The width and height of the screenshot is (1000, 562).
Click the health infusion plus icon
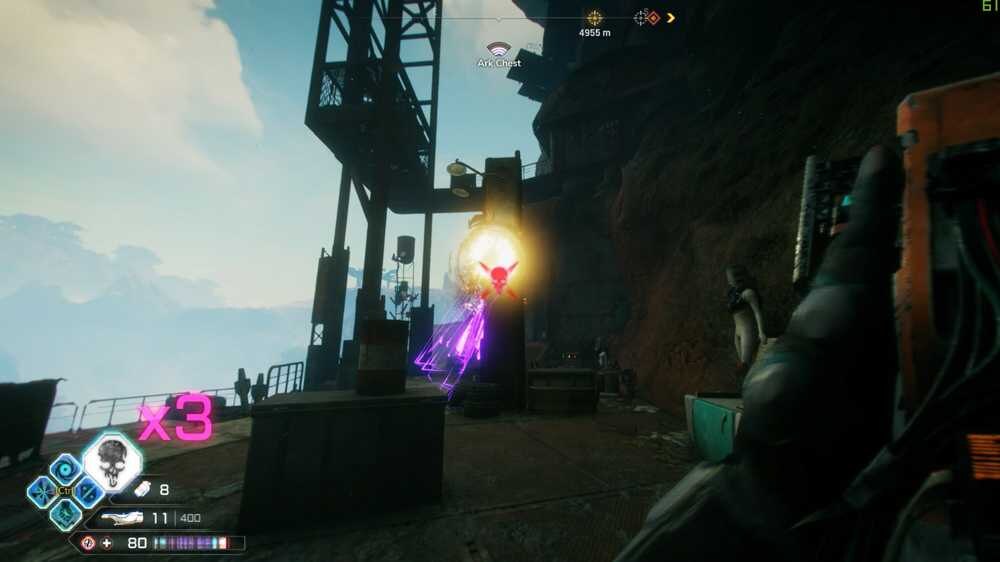click(107, 543)
